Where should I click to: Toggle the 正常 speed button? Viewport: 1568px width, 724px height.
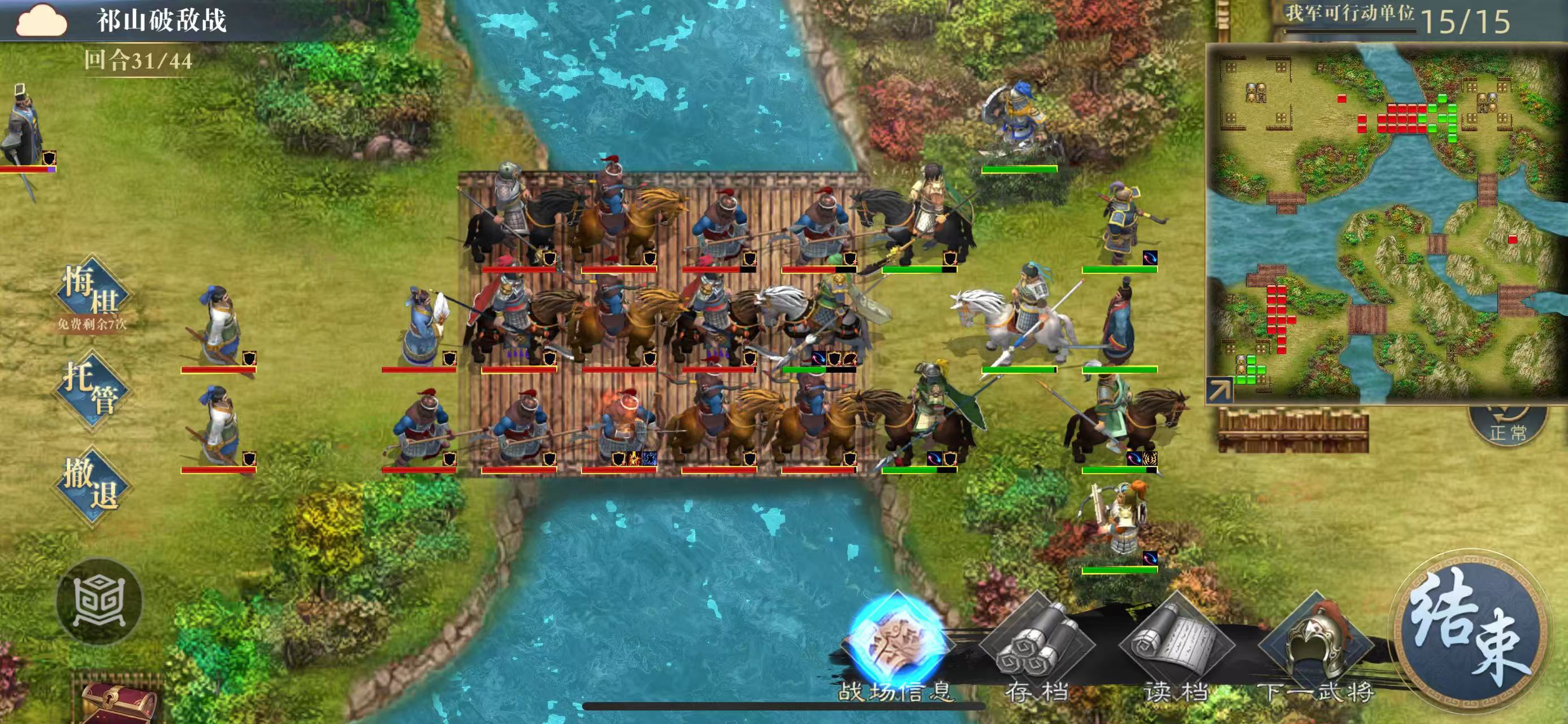tap(1508, 426)
